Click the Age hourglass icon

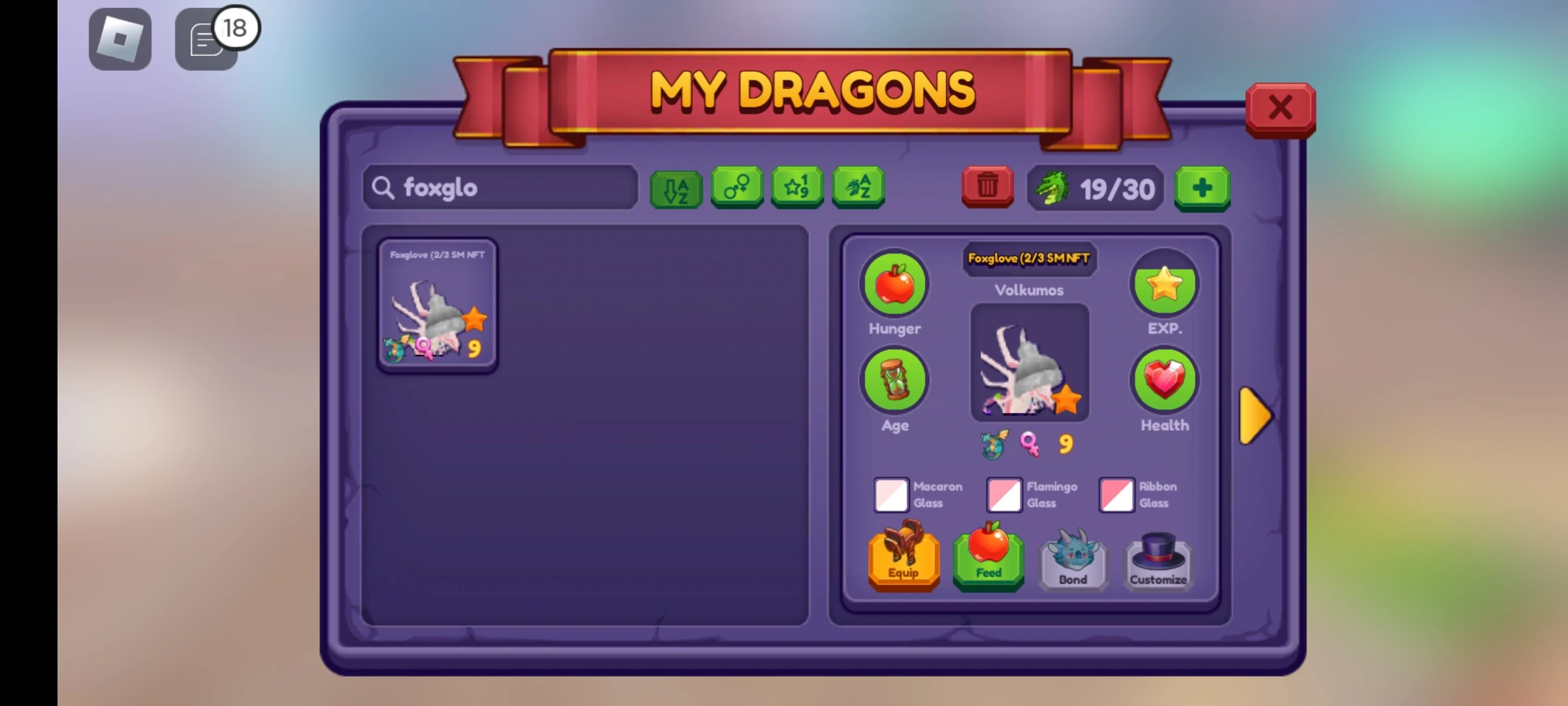click(x=894, y=380)
